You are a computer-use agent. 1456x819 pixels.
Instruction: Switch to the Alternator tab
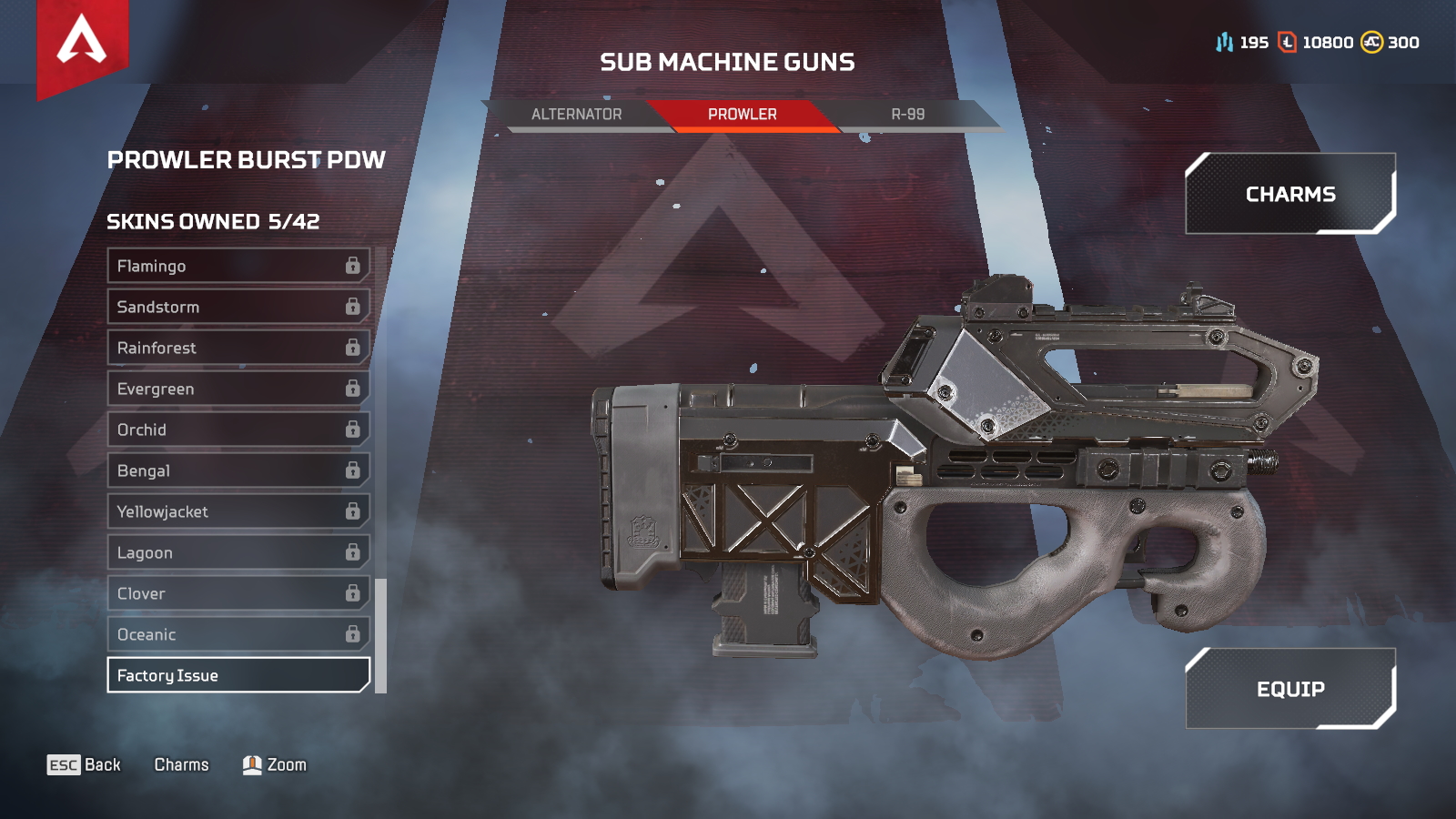tap(576, 115)
